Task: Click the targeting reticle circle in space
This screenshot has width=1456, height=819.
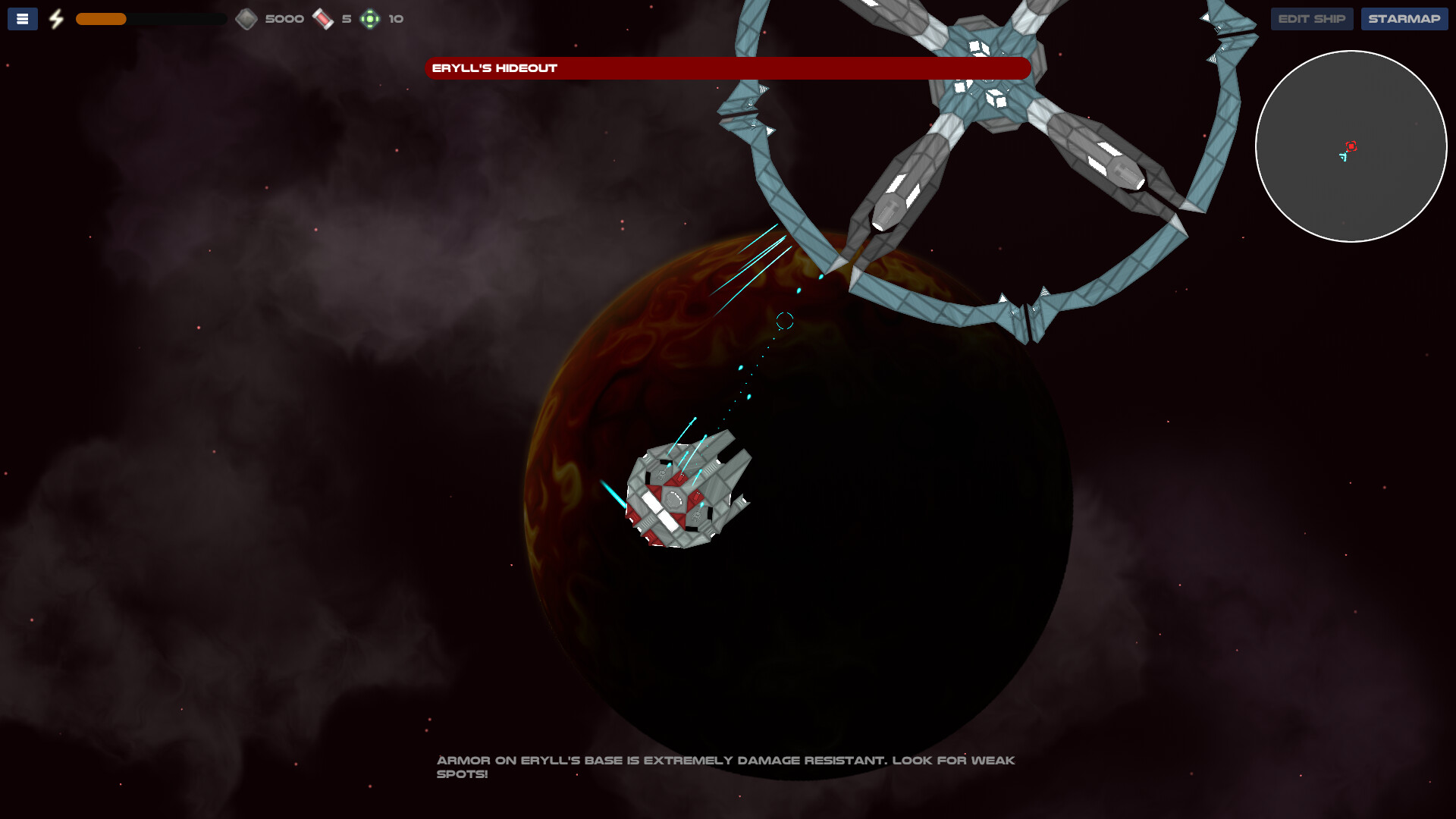Action: point(785,322)
